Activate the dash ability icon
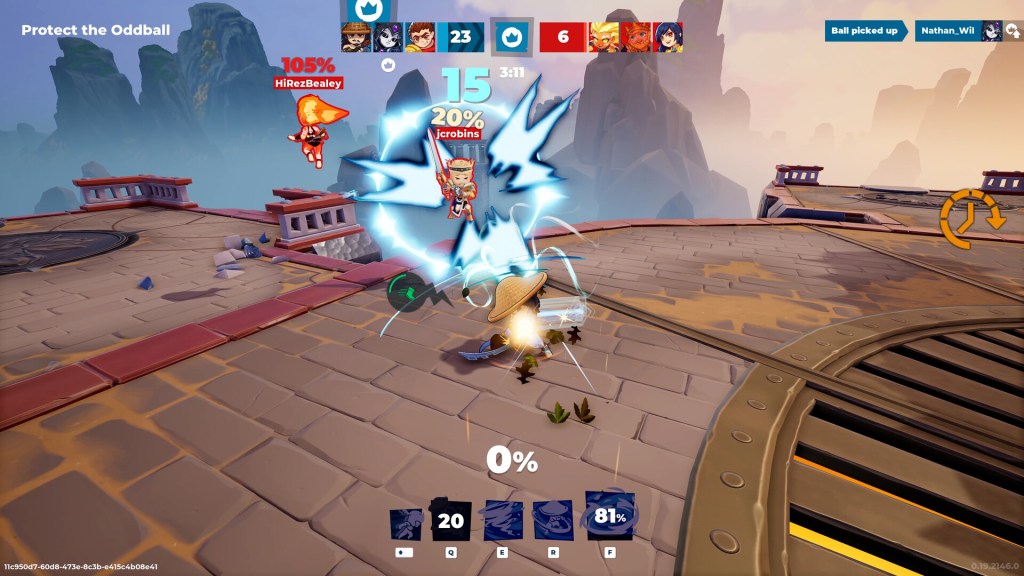Image resolution: width=1024 pixels, height=576 pixels. click(x=408, y=520)
